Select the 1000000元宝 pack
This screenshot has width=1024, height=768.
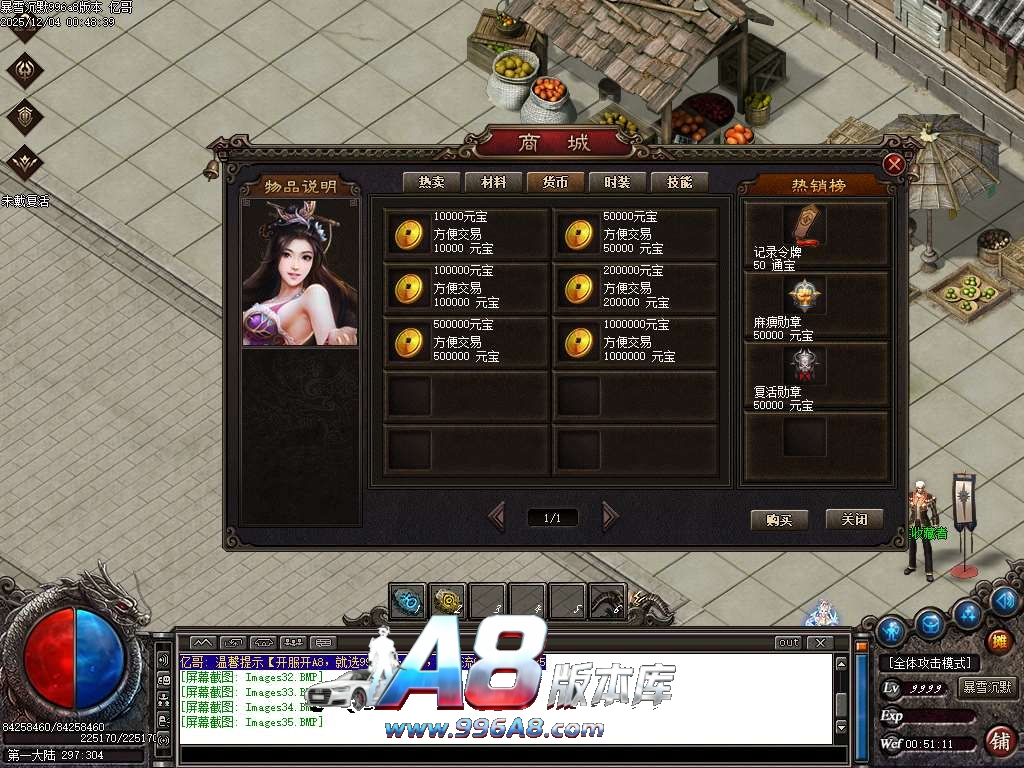click(636, 341)
